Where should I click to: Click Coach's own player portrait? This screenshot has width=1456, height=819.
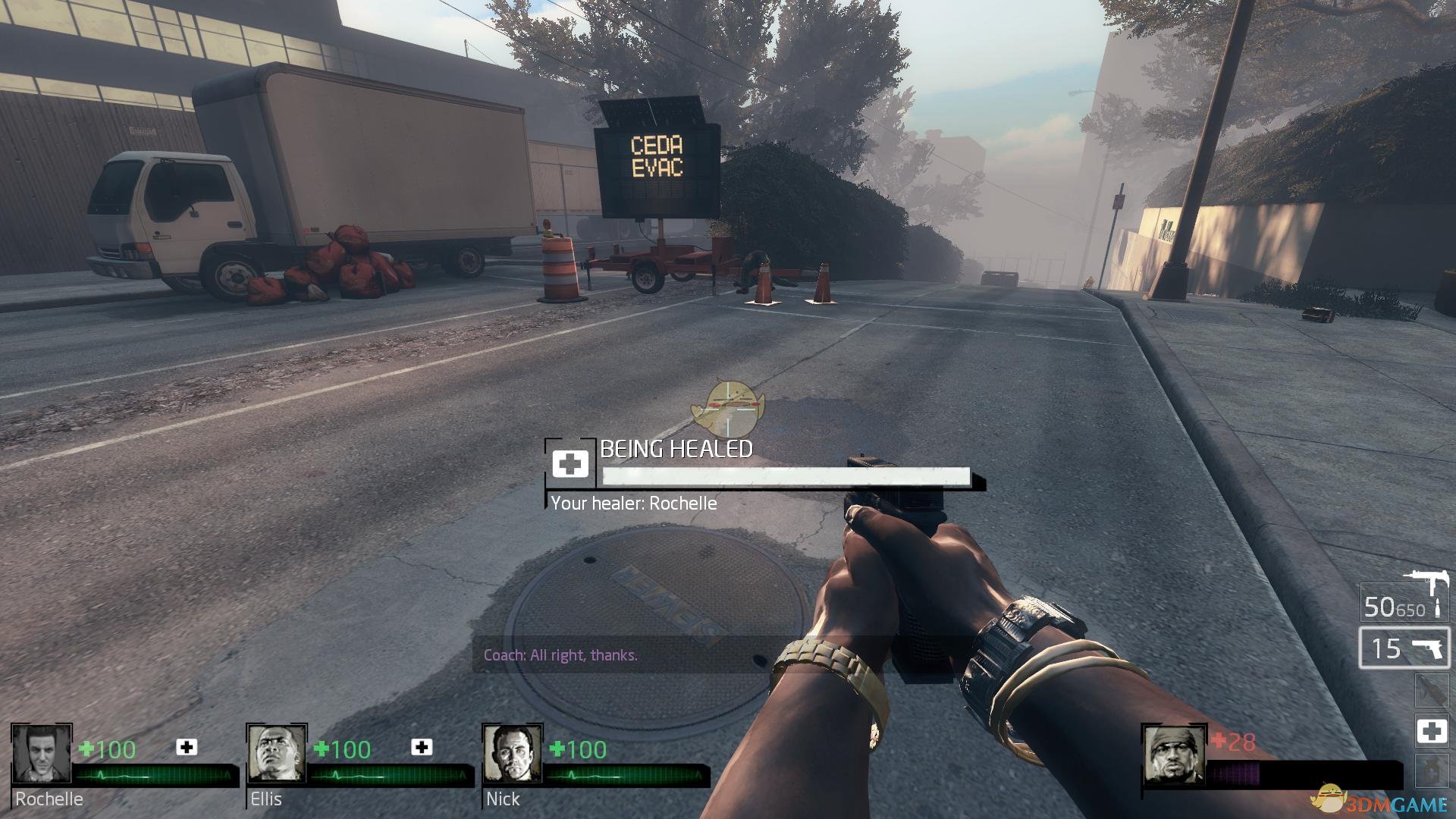pyautogui.click(x=1173, y=754)
